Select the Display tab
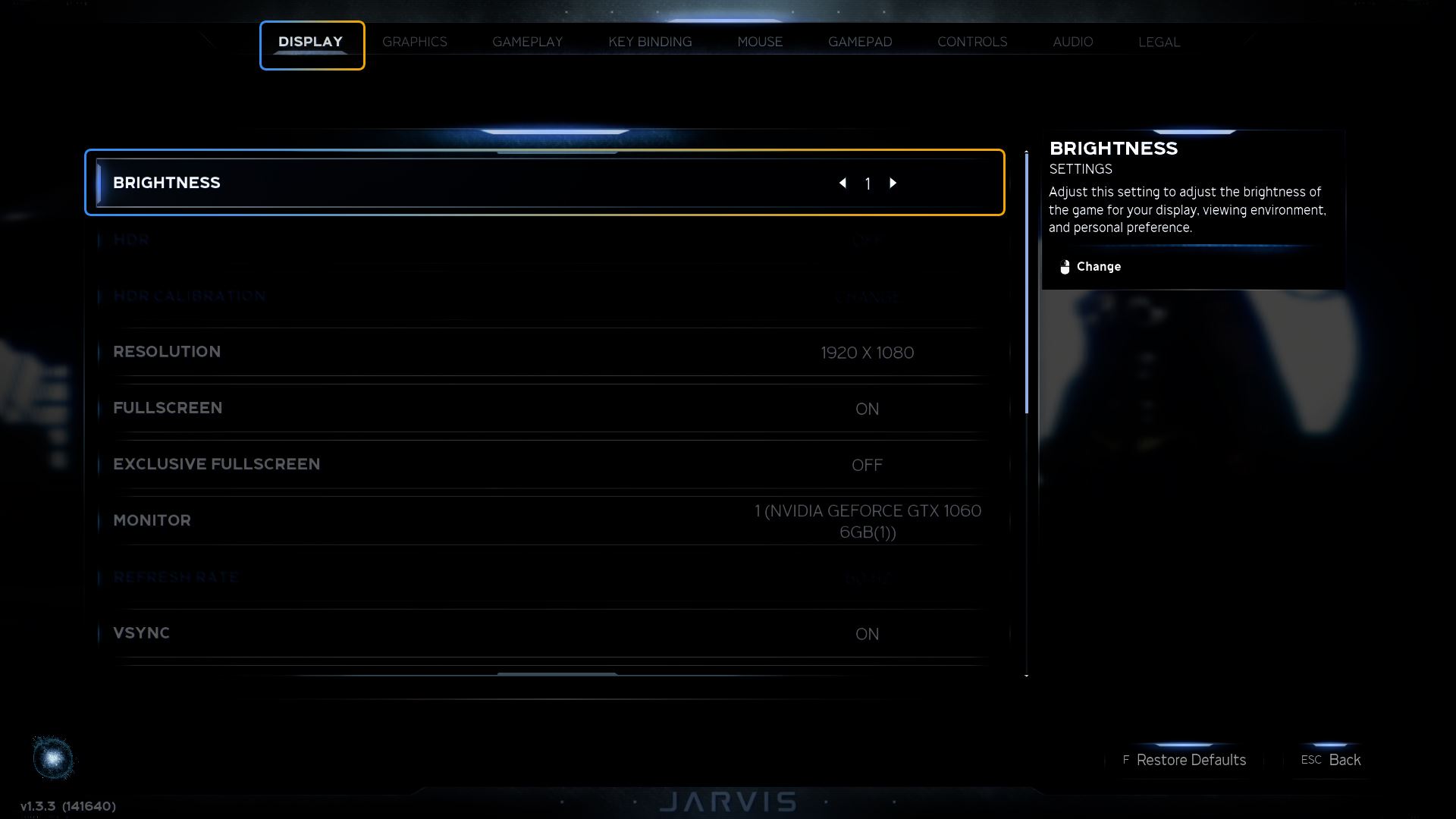Viewport: 1456px width, 819px height. click(x=311, y=42)
